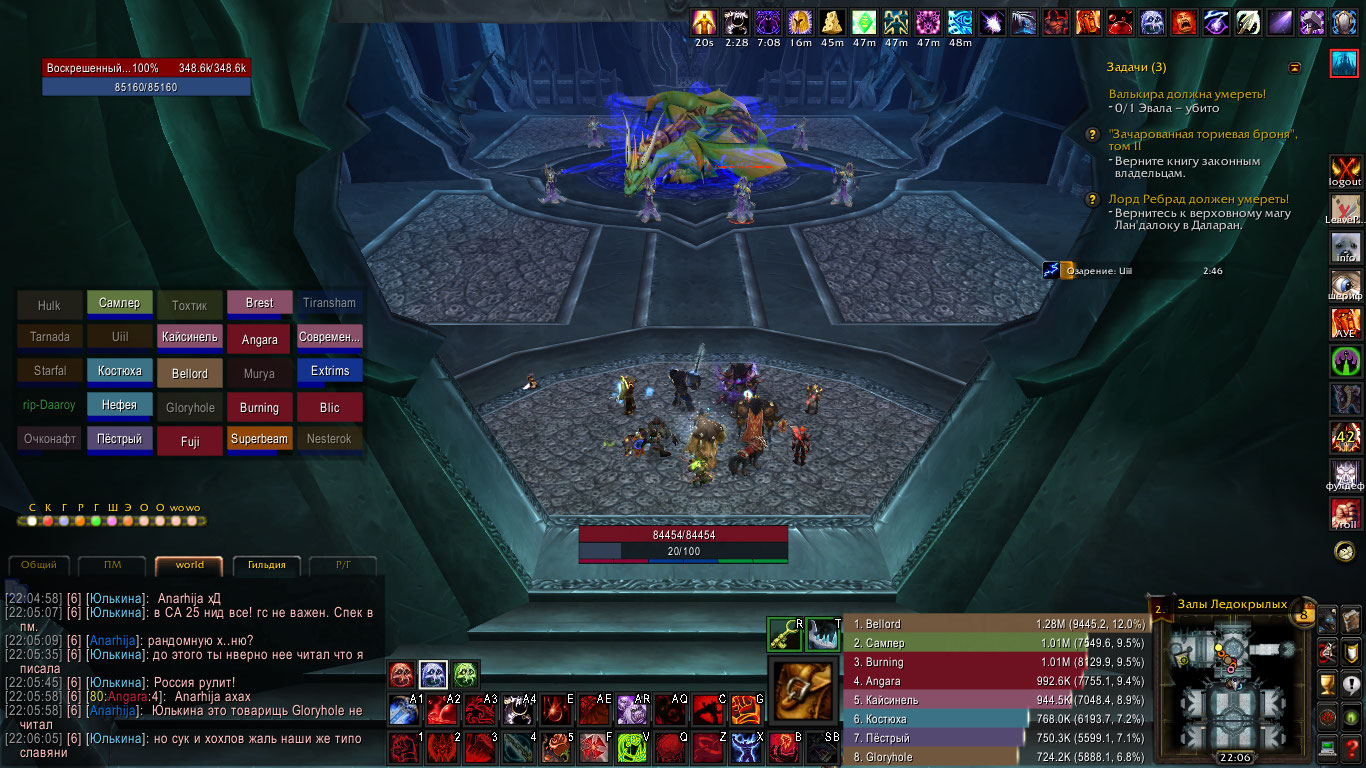Click the logout macro button
The image size is (1366, 768).
click(1345, 171)
